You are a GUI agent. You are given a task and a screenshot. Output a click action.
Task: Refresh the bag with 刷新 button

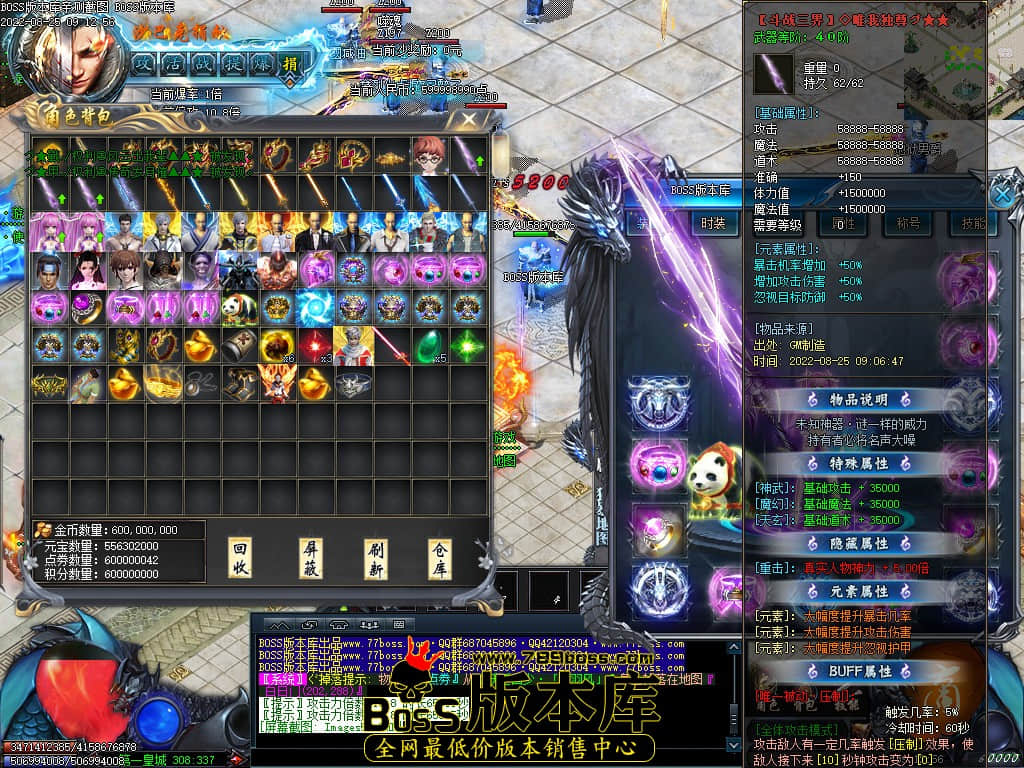376,558
